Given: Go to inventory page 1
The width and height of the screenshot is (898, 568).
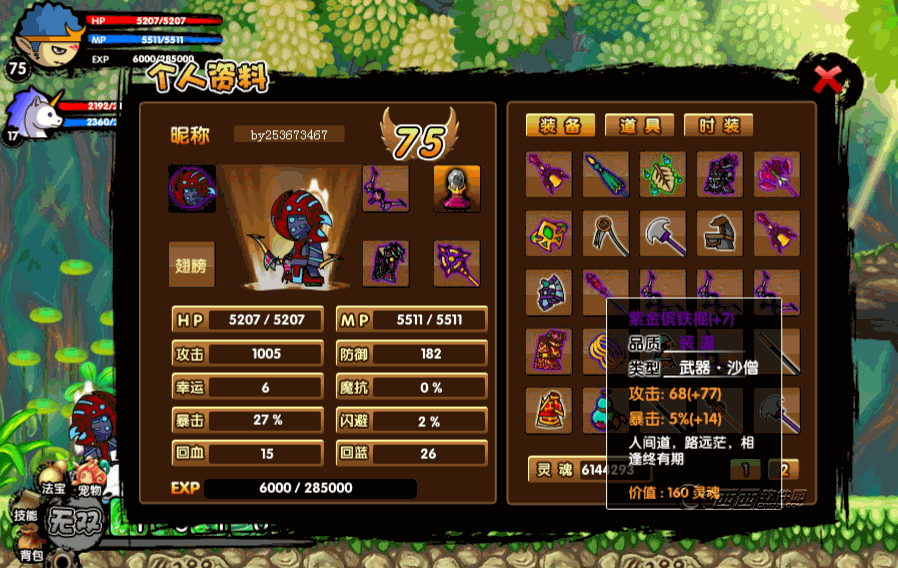Looking at the screenshot, I should [x=744, y=469].
